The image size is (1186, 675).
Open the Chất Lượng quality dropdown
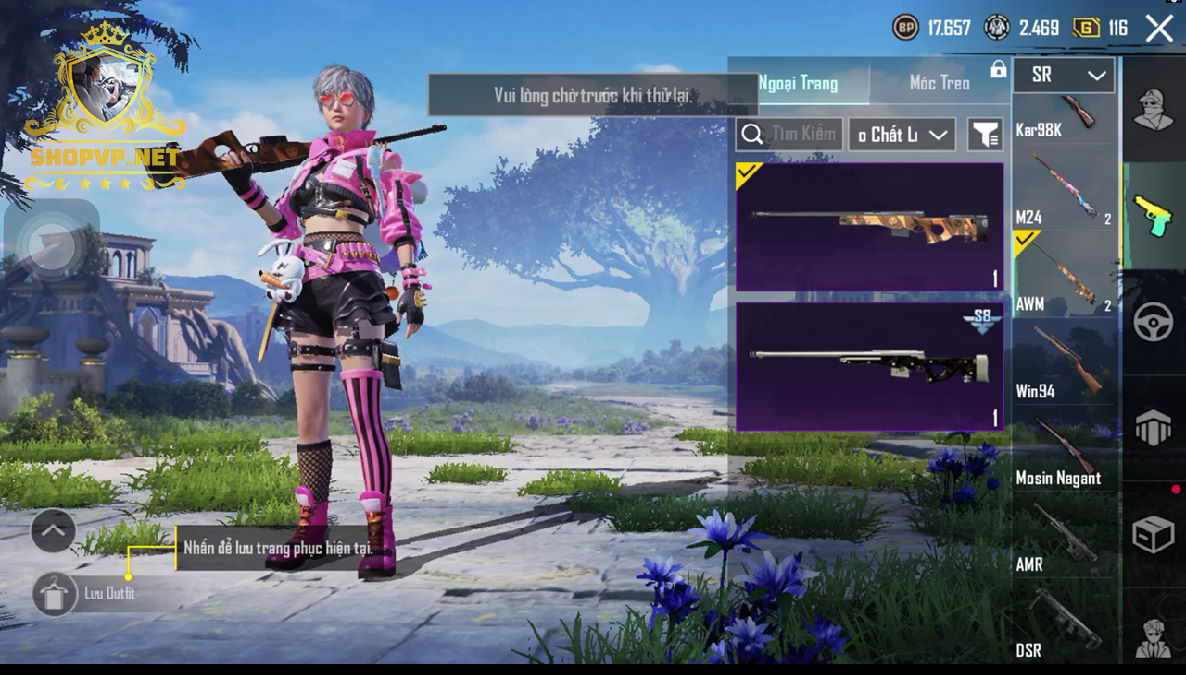(901, 134)
